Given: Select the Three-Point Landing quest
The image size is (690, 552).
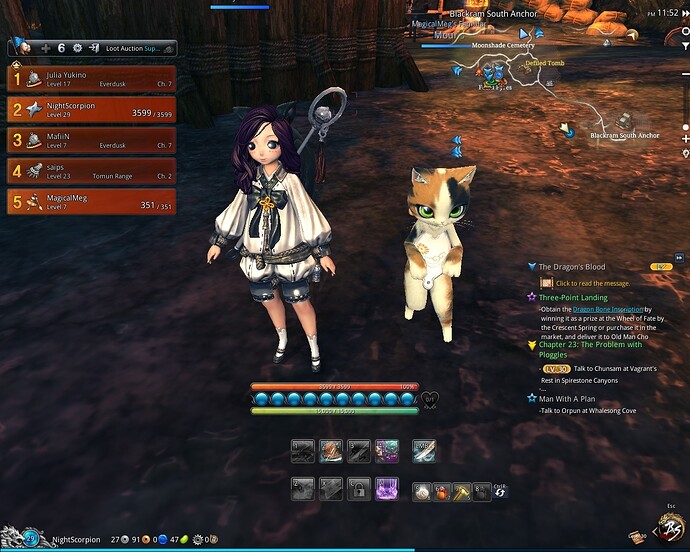Looking at the screenshot, I should click(x=573, y=297).
